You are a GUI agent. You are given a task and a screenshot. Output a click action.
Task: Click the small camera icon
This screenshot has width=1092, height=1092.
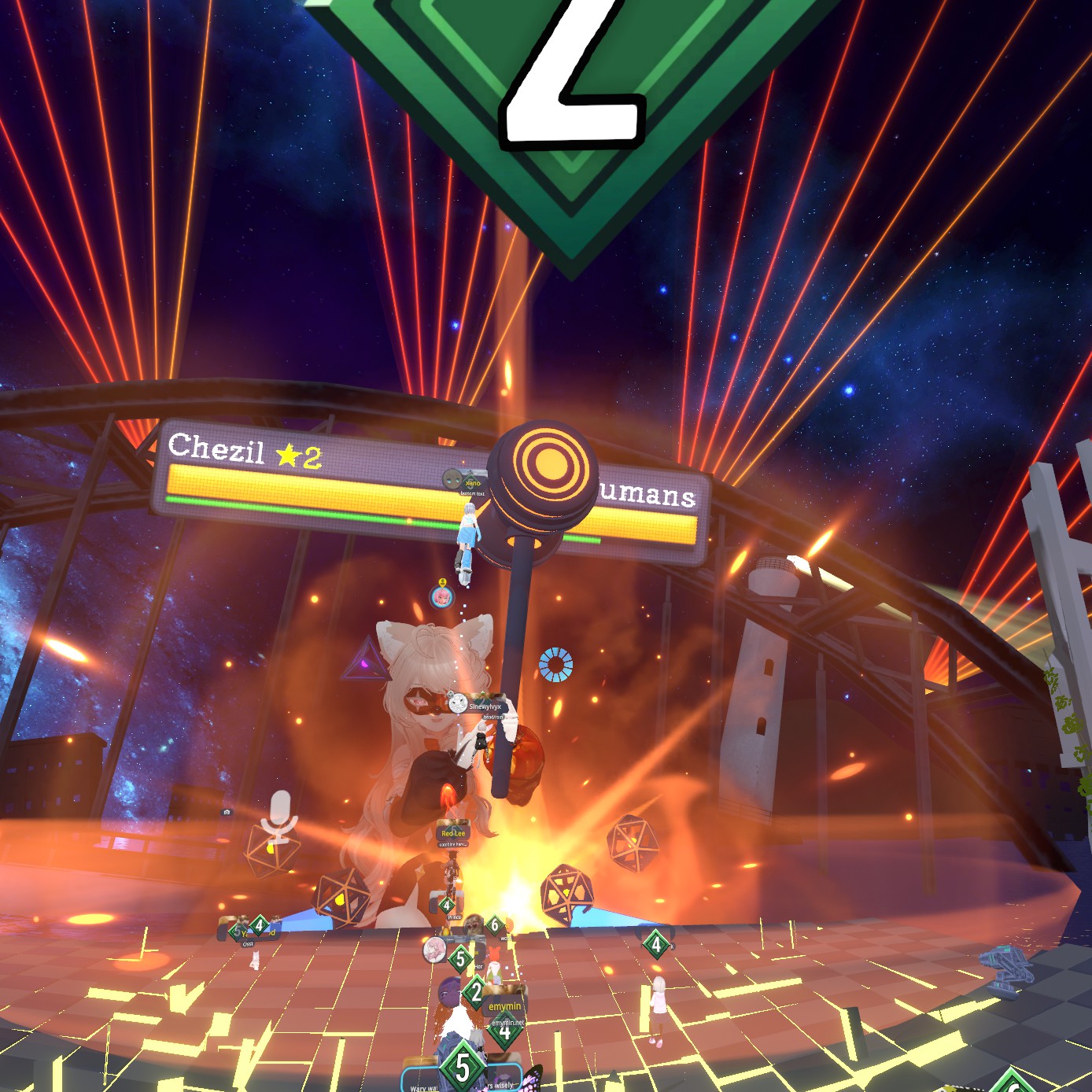coord(227,812)
